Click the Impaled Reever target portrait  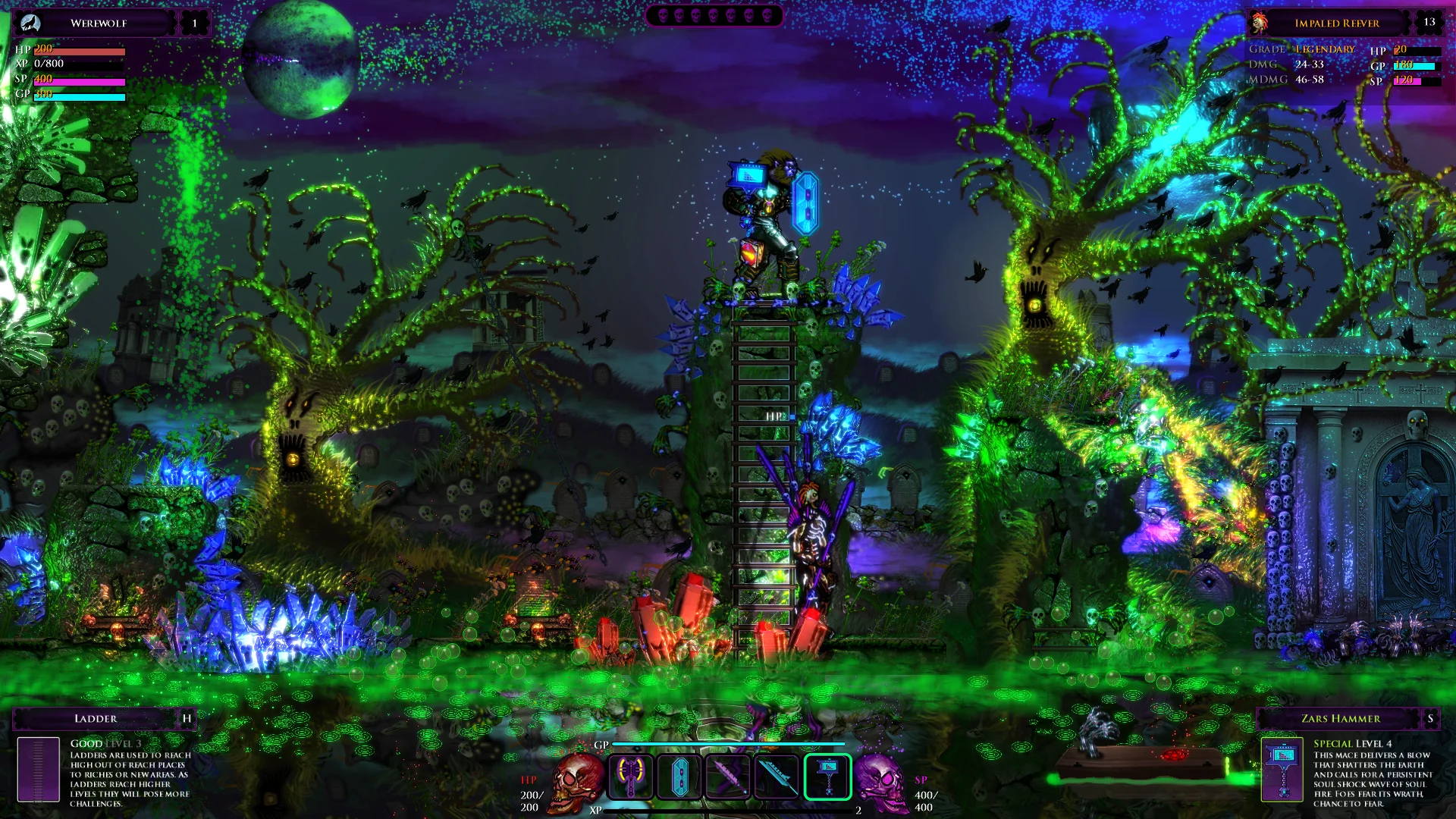point(1260,23)
